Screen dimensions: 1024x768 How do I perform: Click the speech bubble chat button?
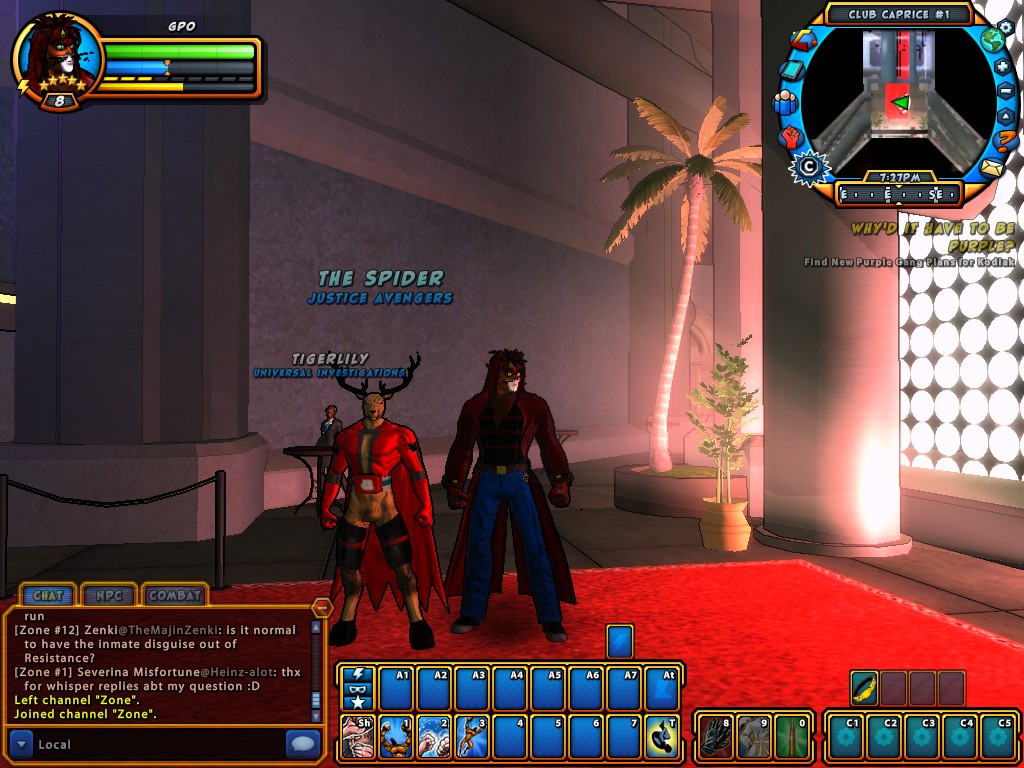click(x=303, y=744)
